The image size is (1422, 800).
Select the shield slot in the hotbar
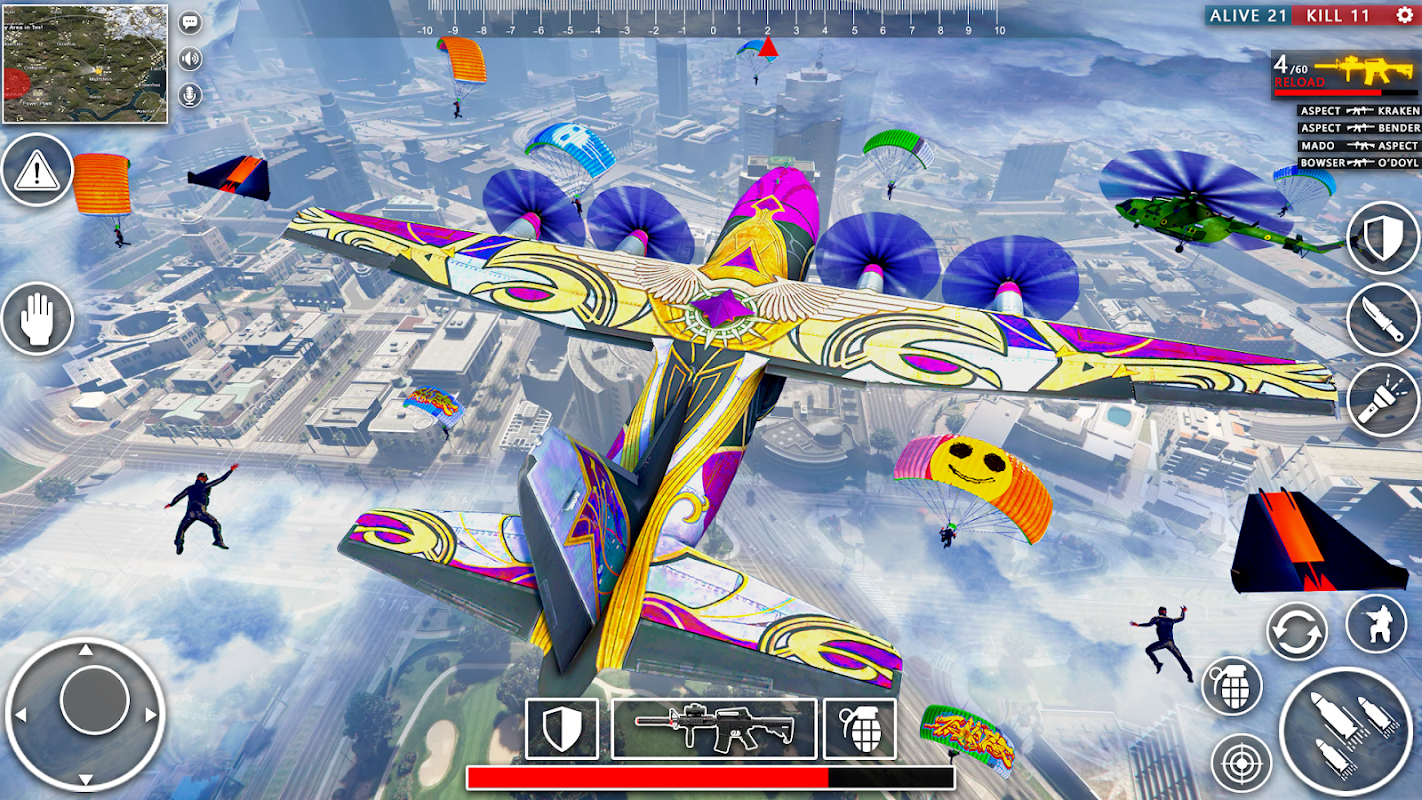click(x=561, y=728)
